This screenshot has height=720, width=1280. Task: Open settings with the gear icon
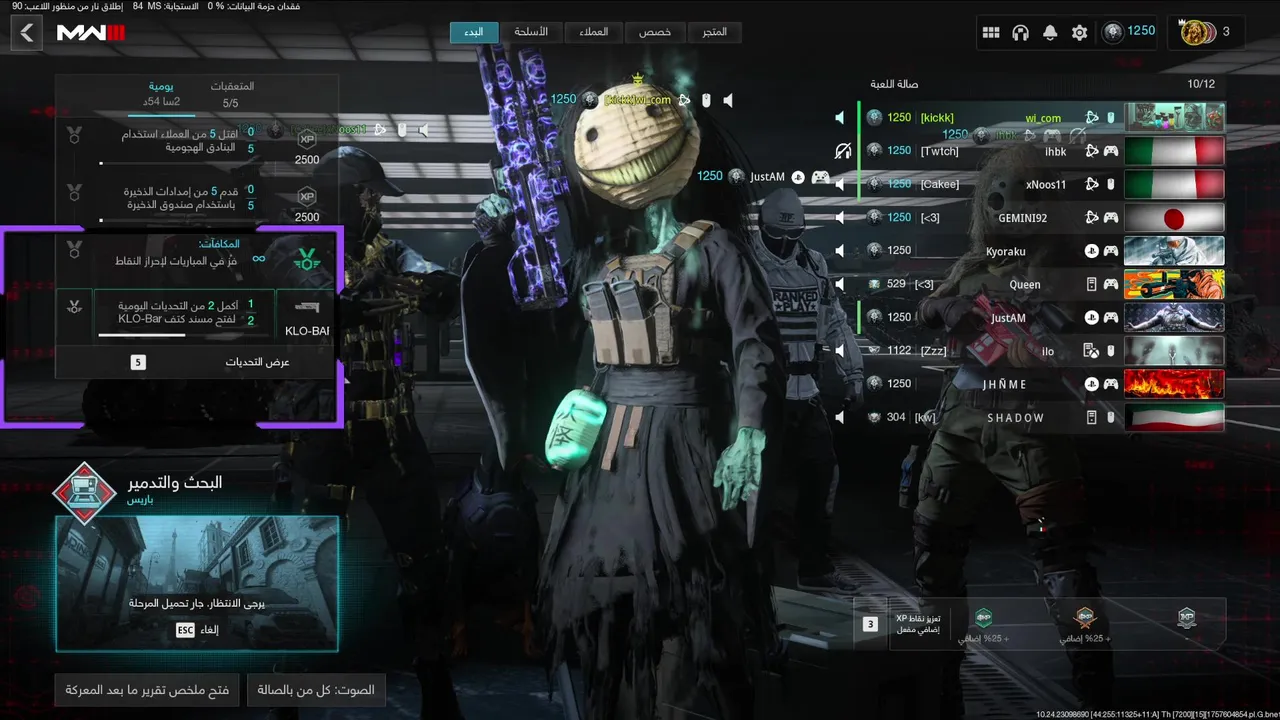click(1079, 33)
